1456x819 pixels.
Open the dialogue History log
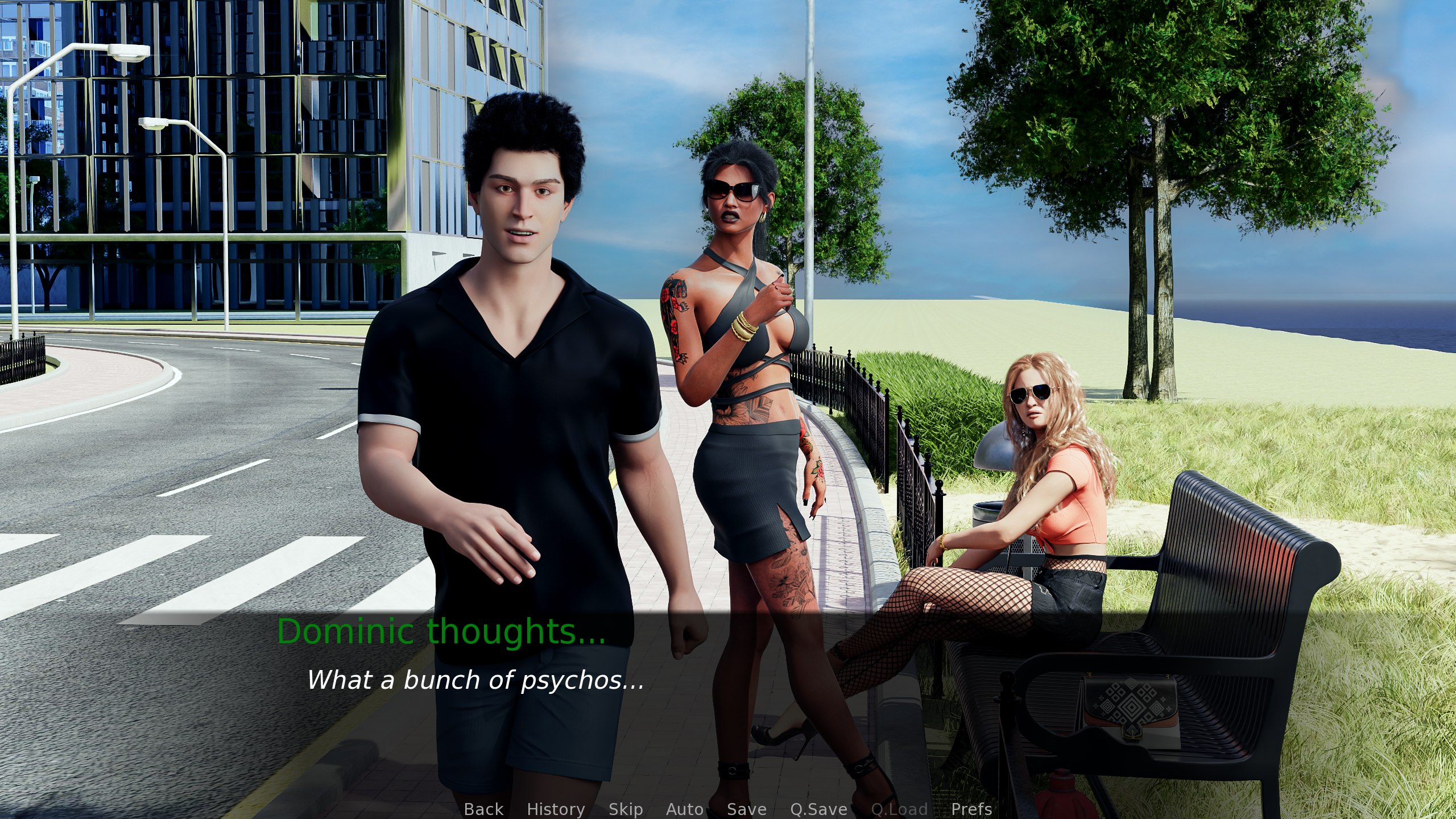(556, 809)
